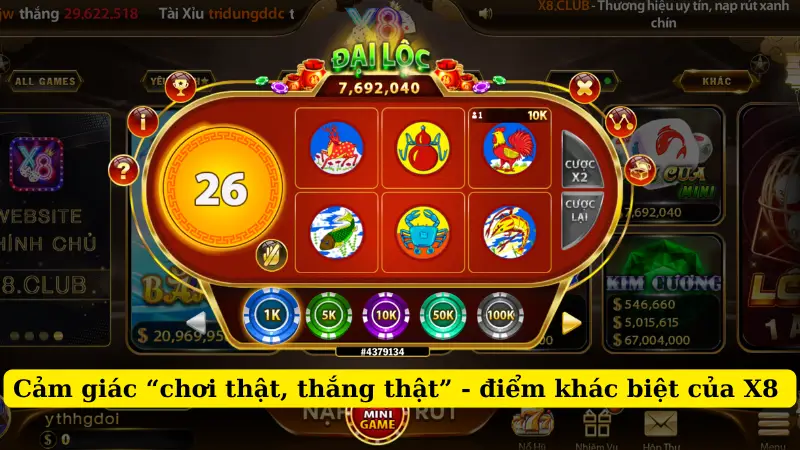This screenshot has width=800, height=450.
Task: Close the Đại Lộc game popup
Action: (583, 87)
